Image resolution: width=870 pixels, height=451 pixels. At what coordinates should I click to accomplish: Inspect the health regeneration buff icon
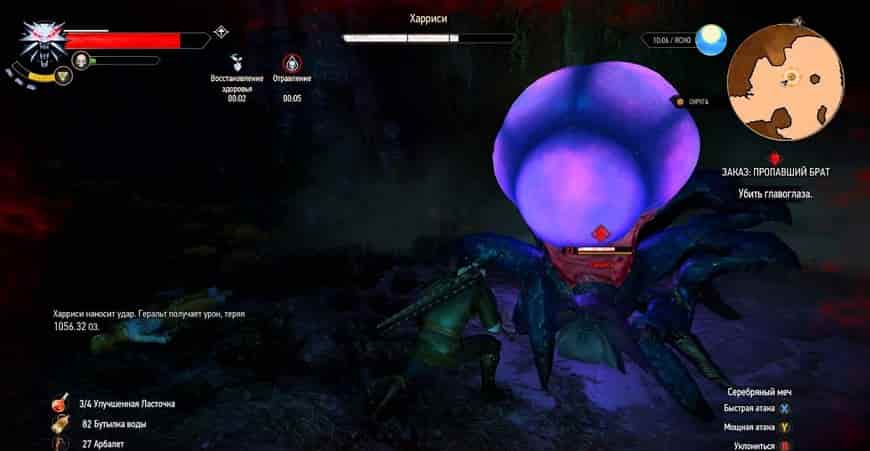click(236, 60)
